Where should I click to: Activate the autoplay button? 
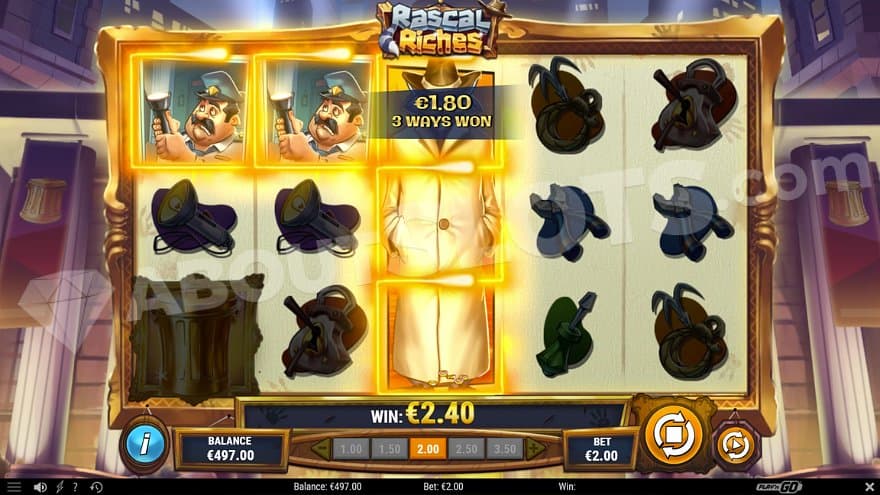pos(735,446)
